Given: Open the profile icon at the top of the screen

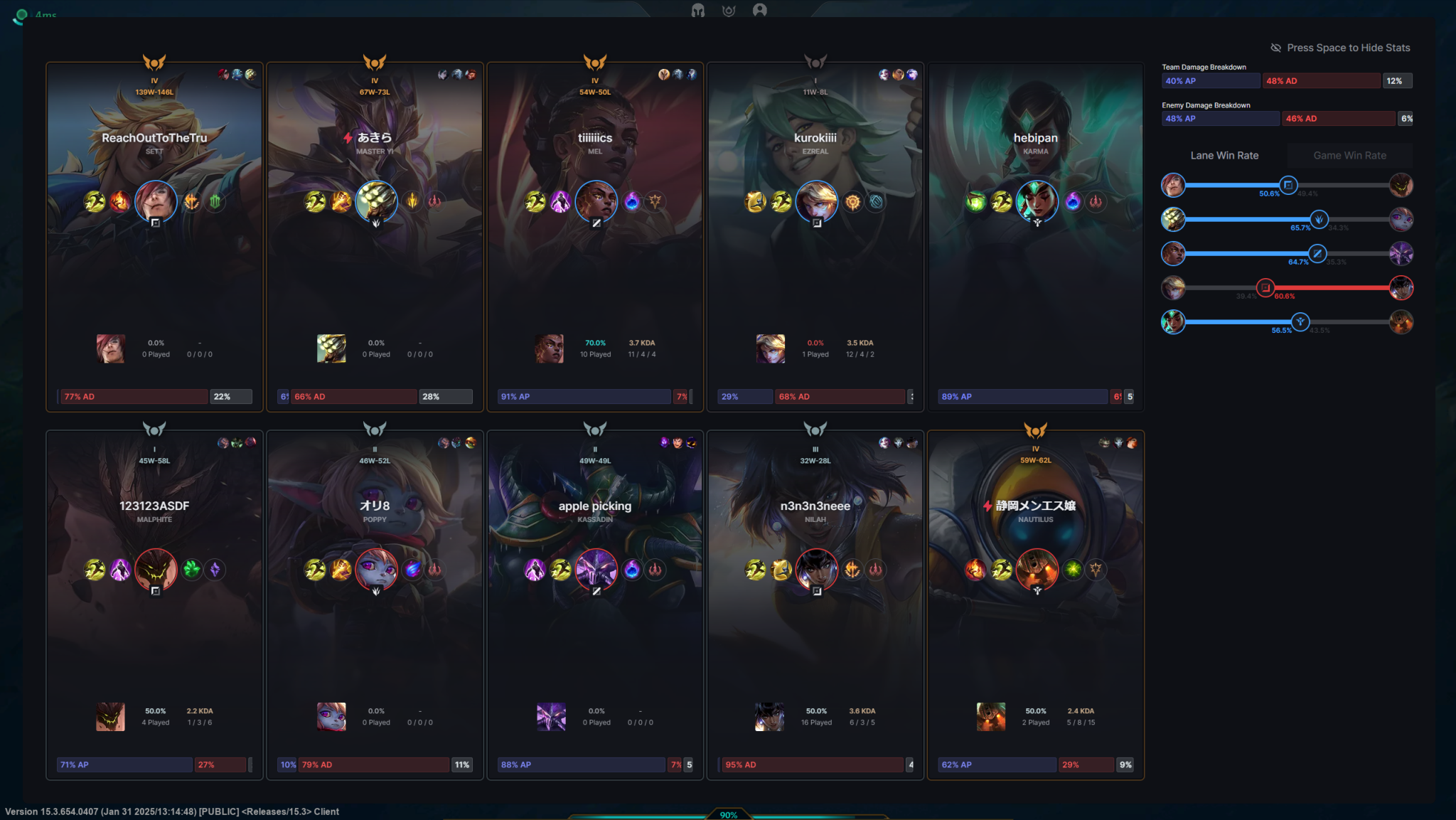Looking at the screenshot, I should click(761, 11).
